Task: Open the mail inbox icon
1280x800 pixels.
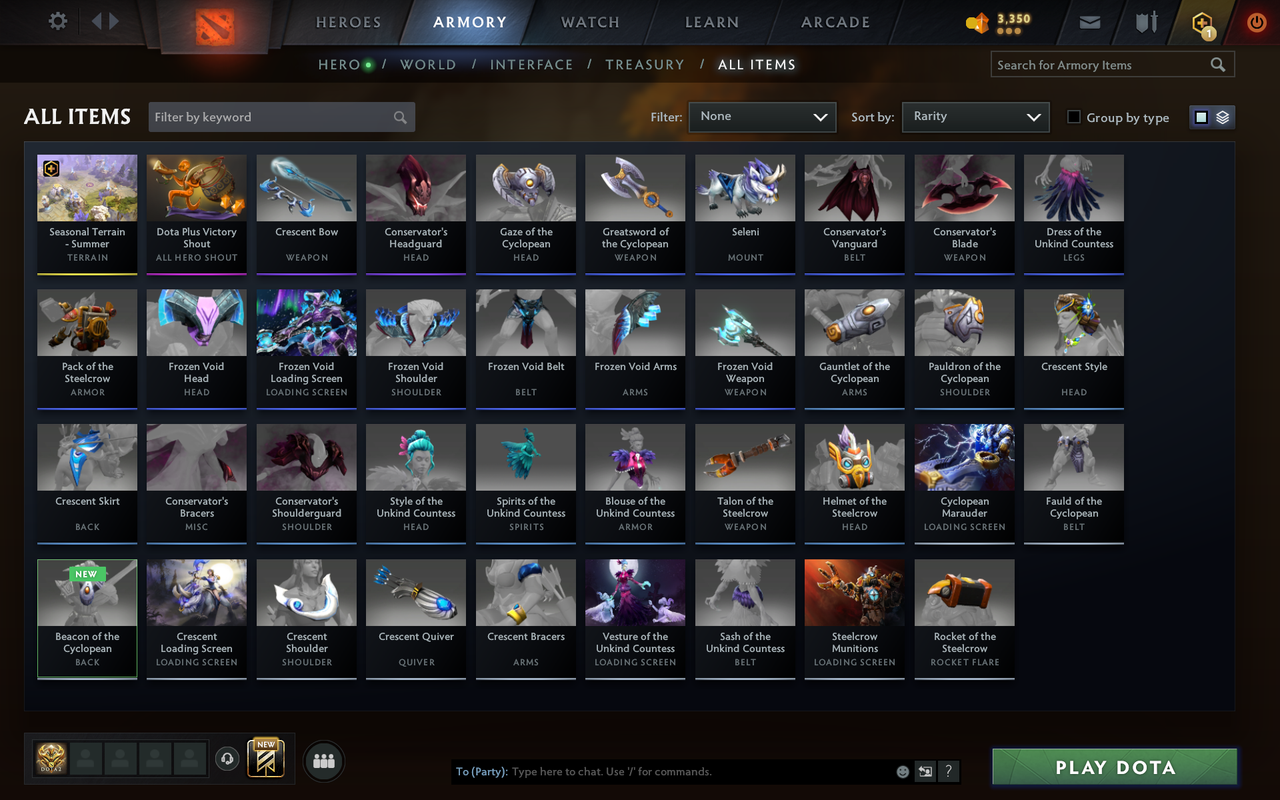Action: [x=1089, y=21]
